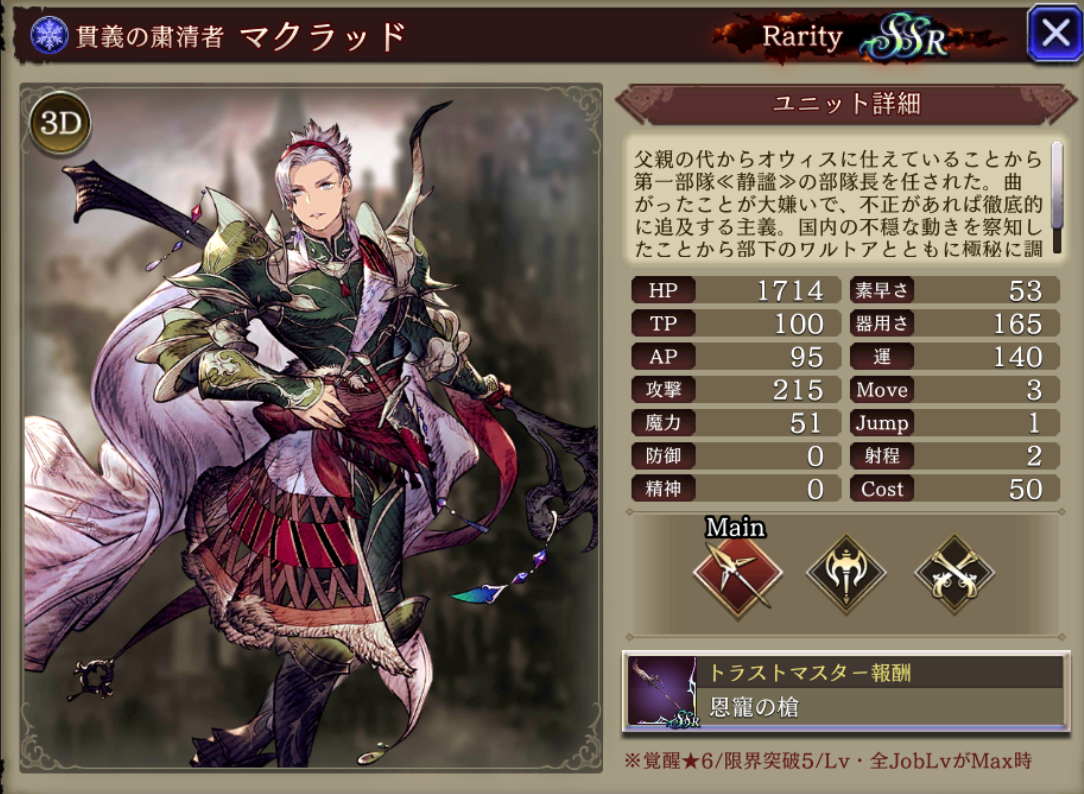1084x794 pixels.
Task: Select the crossed guns job icon
Action: point(954,574)
